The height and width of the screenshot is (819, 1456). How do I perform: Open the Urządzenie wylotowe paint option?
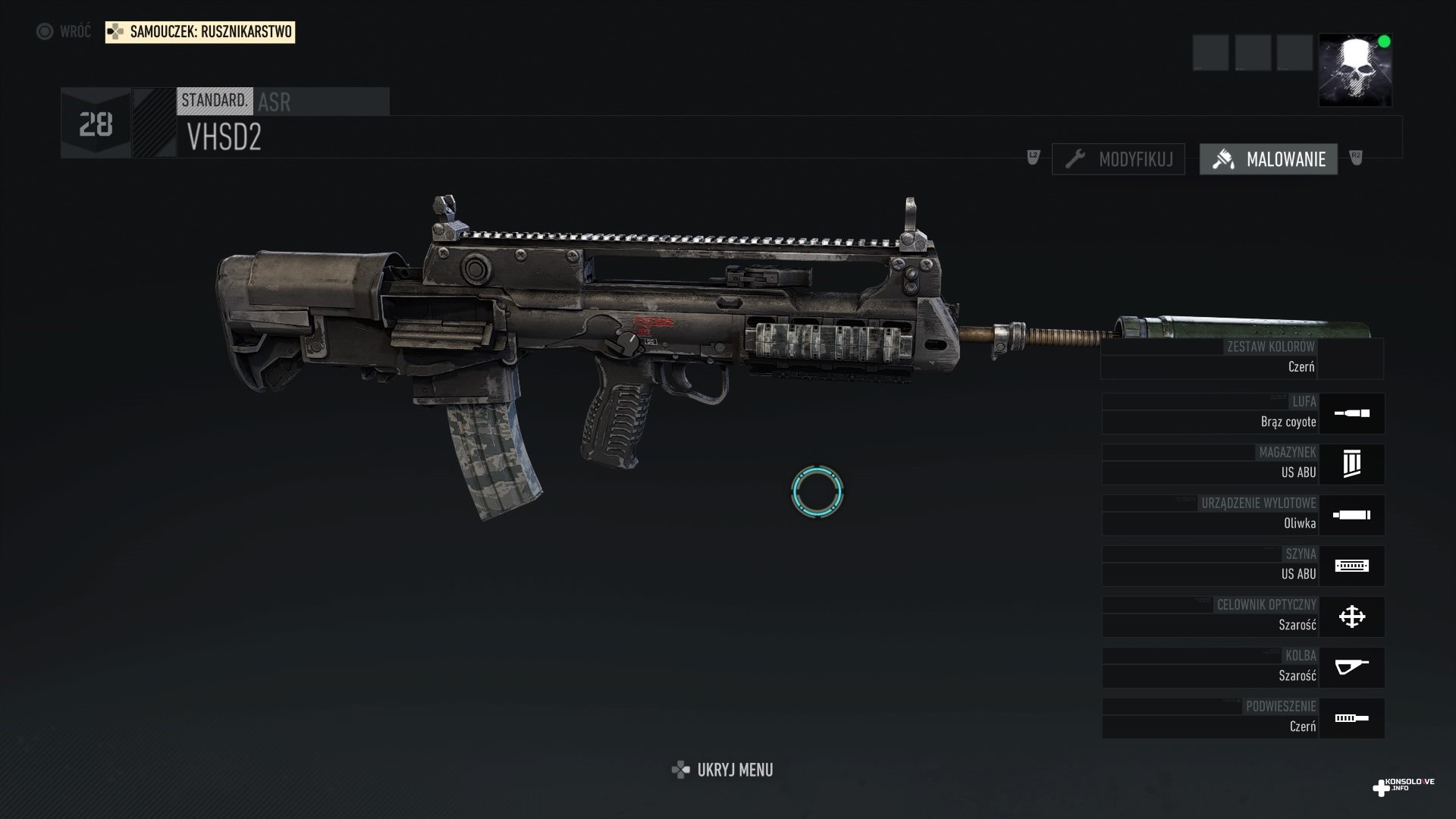(x=1243, y=515)
